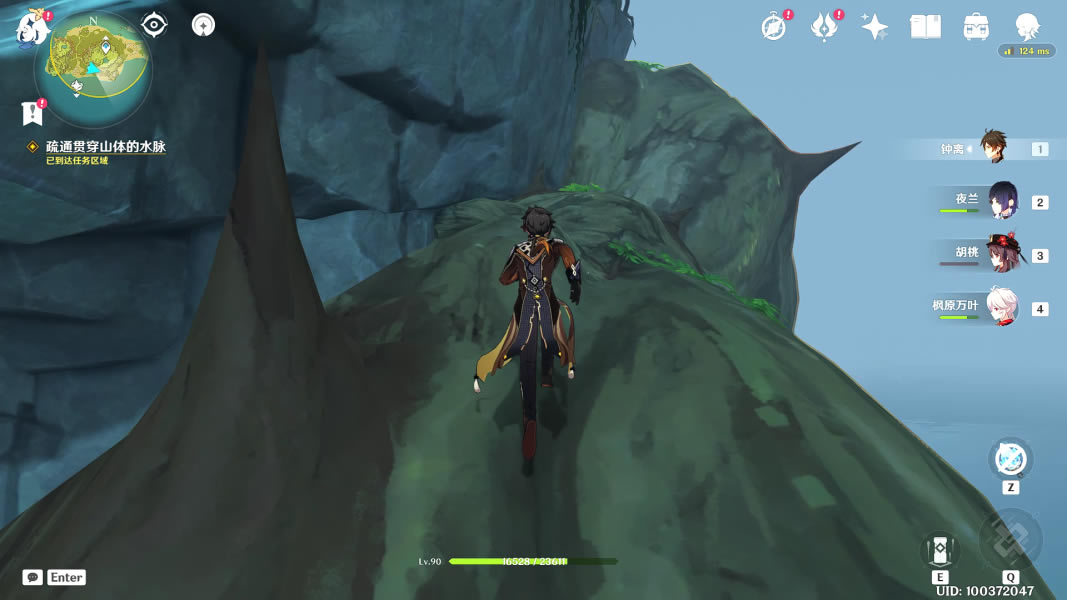The image size is (1067, 600).
Task: Open the quest navigation marker icon
Action: tap(203, 25)
